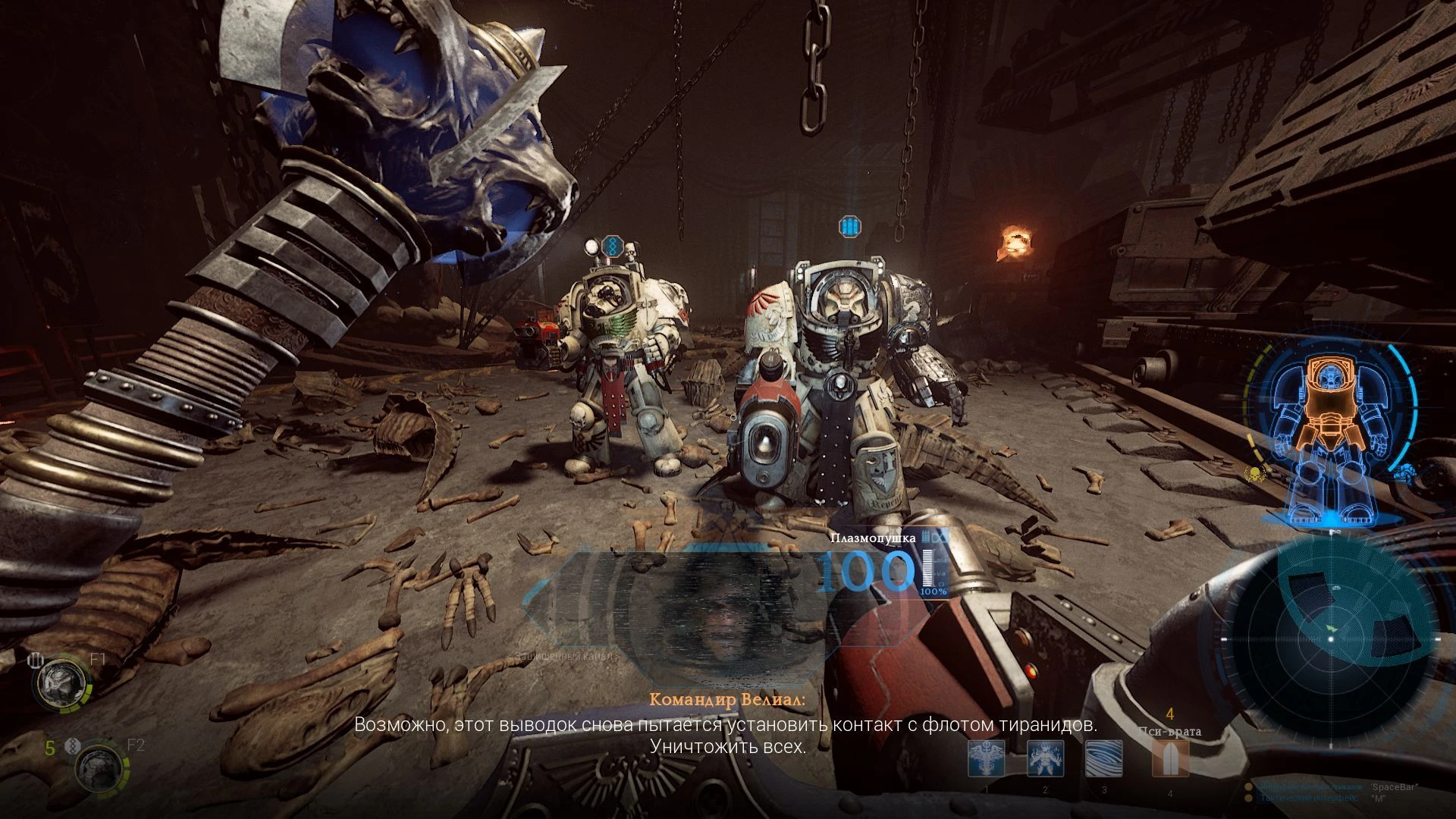Click the blue squad icon right of the hologram
This screenshot has width=1456, height=819.
click(1406, 472)
